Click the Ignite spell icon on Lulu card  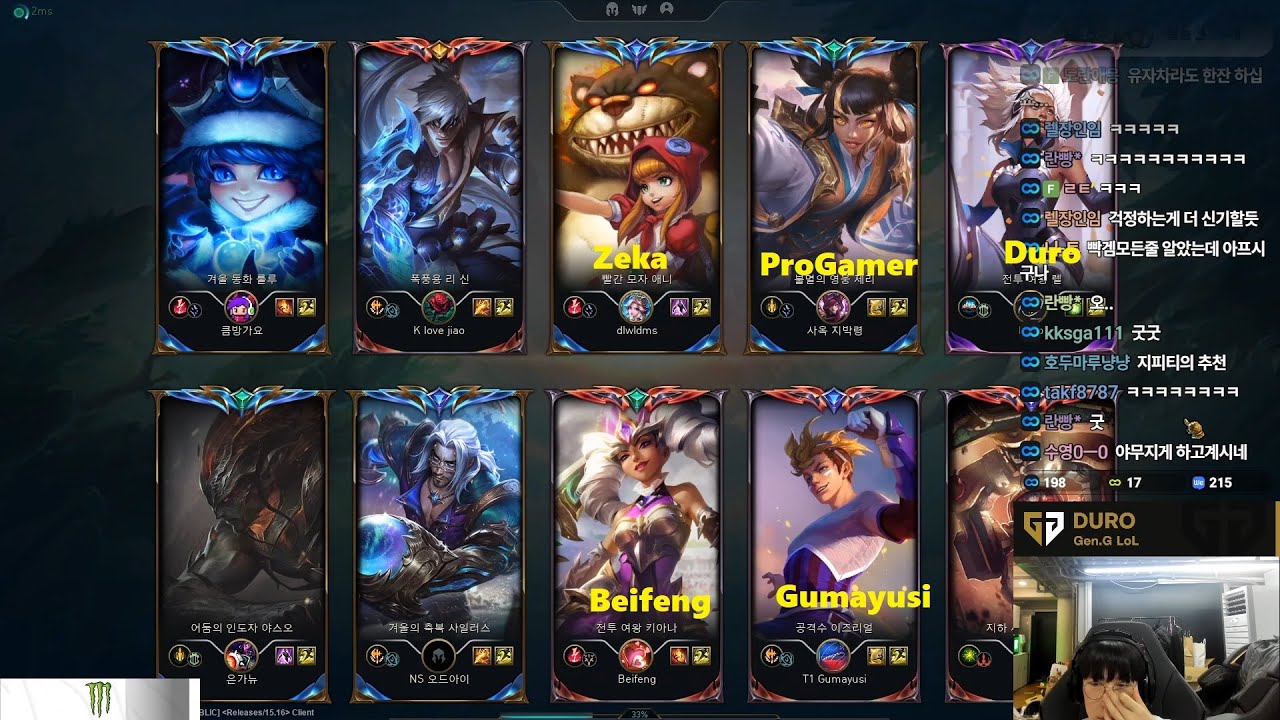[x=283, y=307]
